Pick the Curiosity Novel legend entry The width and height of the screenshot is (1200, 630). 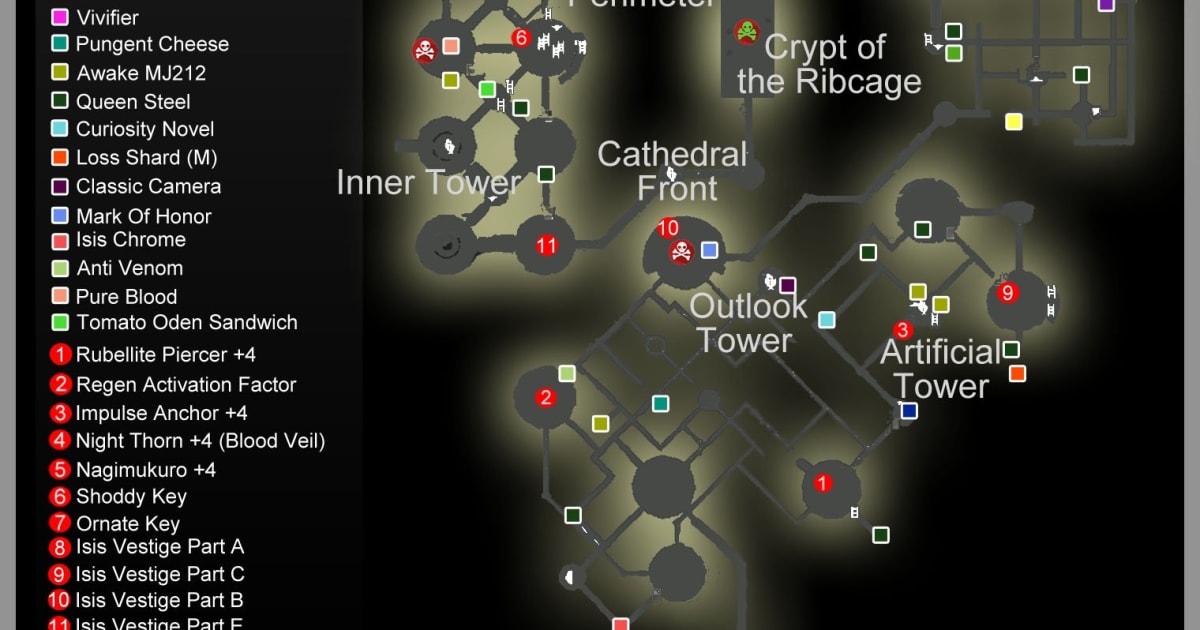pyautogui.click(x=144, y=129)
